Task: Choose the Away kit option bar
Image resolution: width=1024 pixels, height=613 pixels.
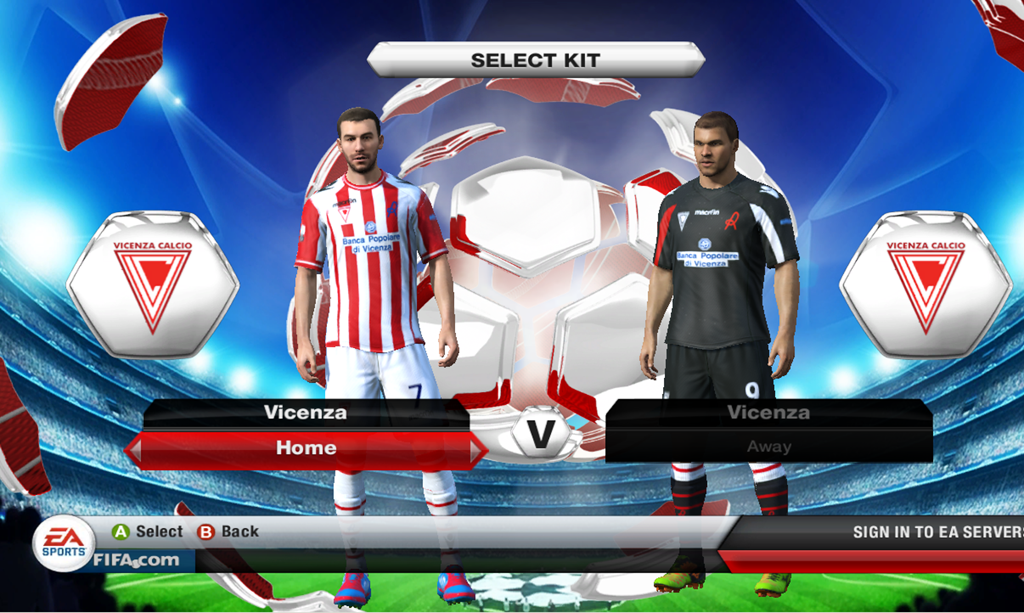Action: (768, 447)
